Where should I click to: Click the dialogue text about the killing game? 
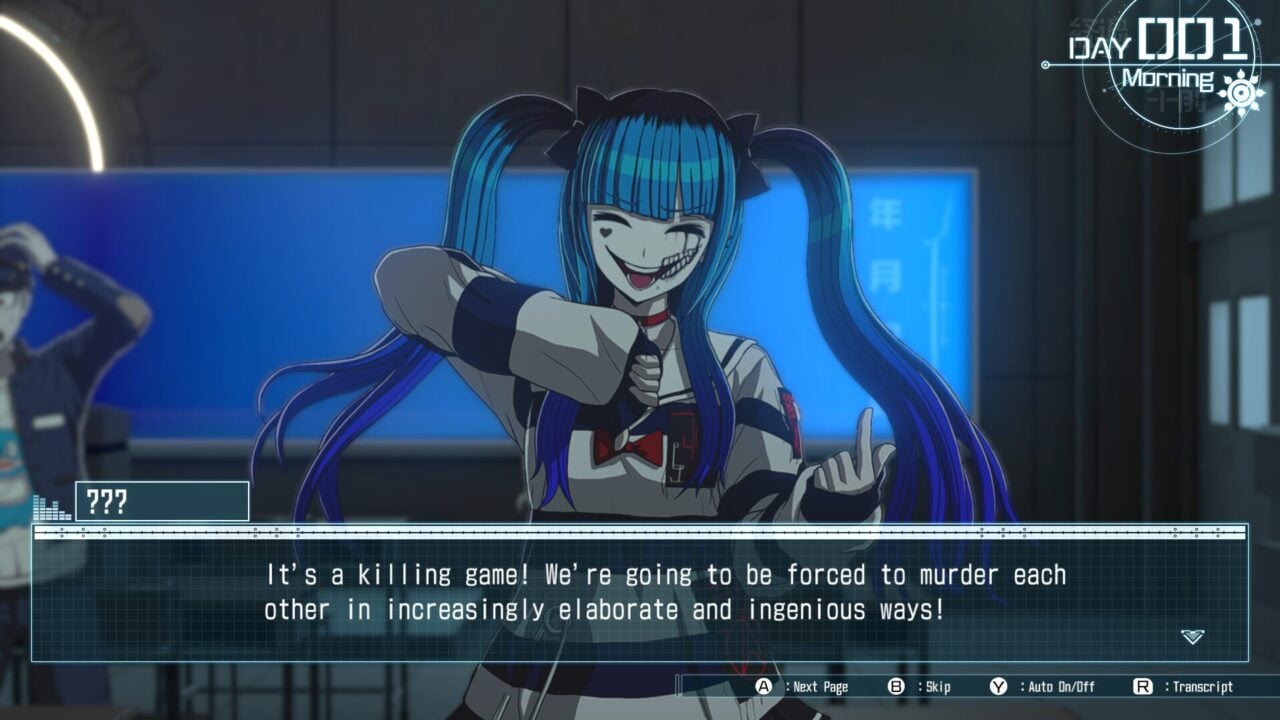click(x=640, y=590)
